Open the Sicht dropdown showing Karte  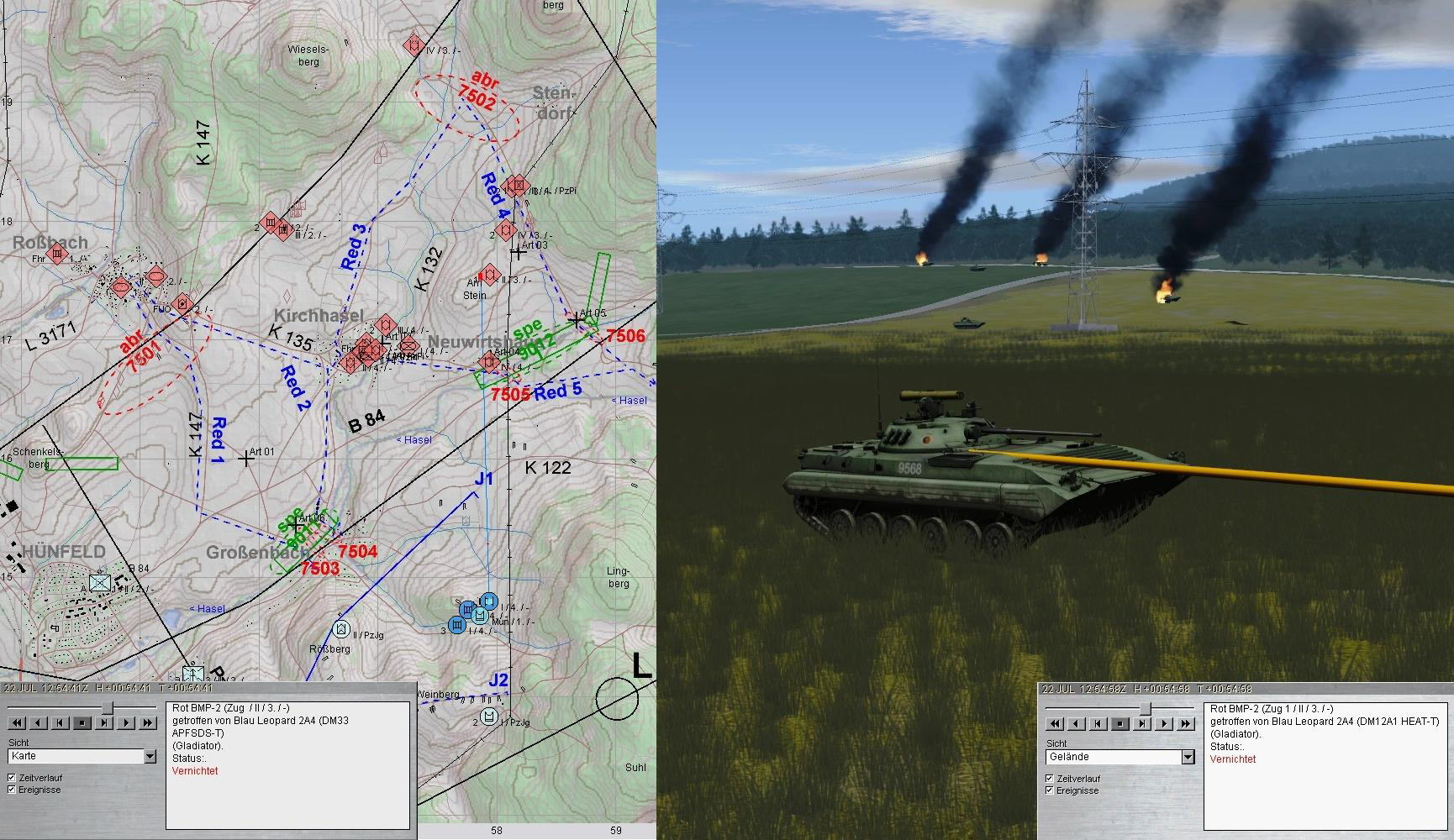[150, 757]
